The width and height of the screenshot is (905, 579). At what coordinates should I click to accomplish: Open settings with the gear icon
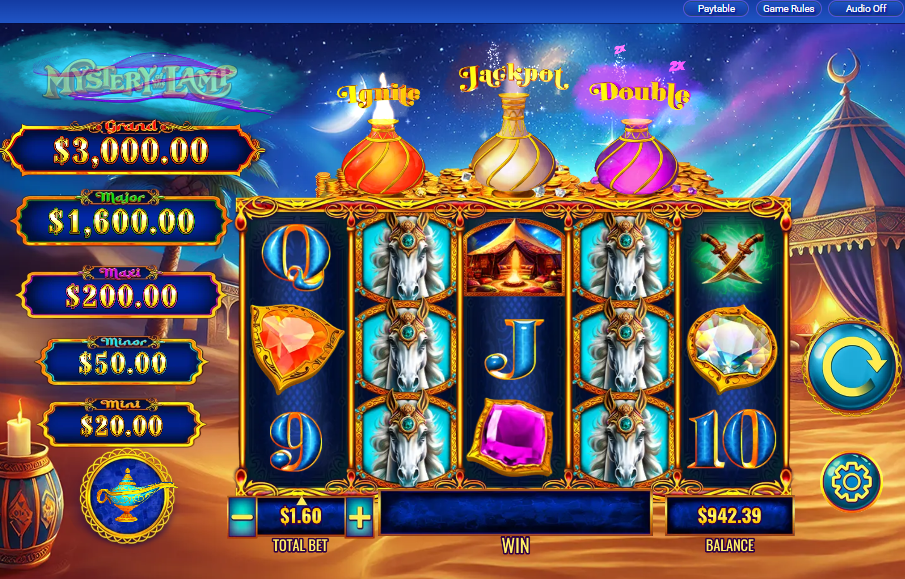851,482
